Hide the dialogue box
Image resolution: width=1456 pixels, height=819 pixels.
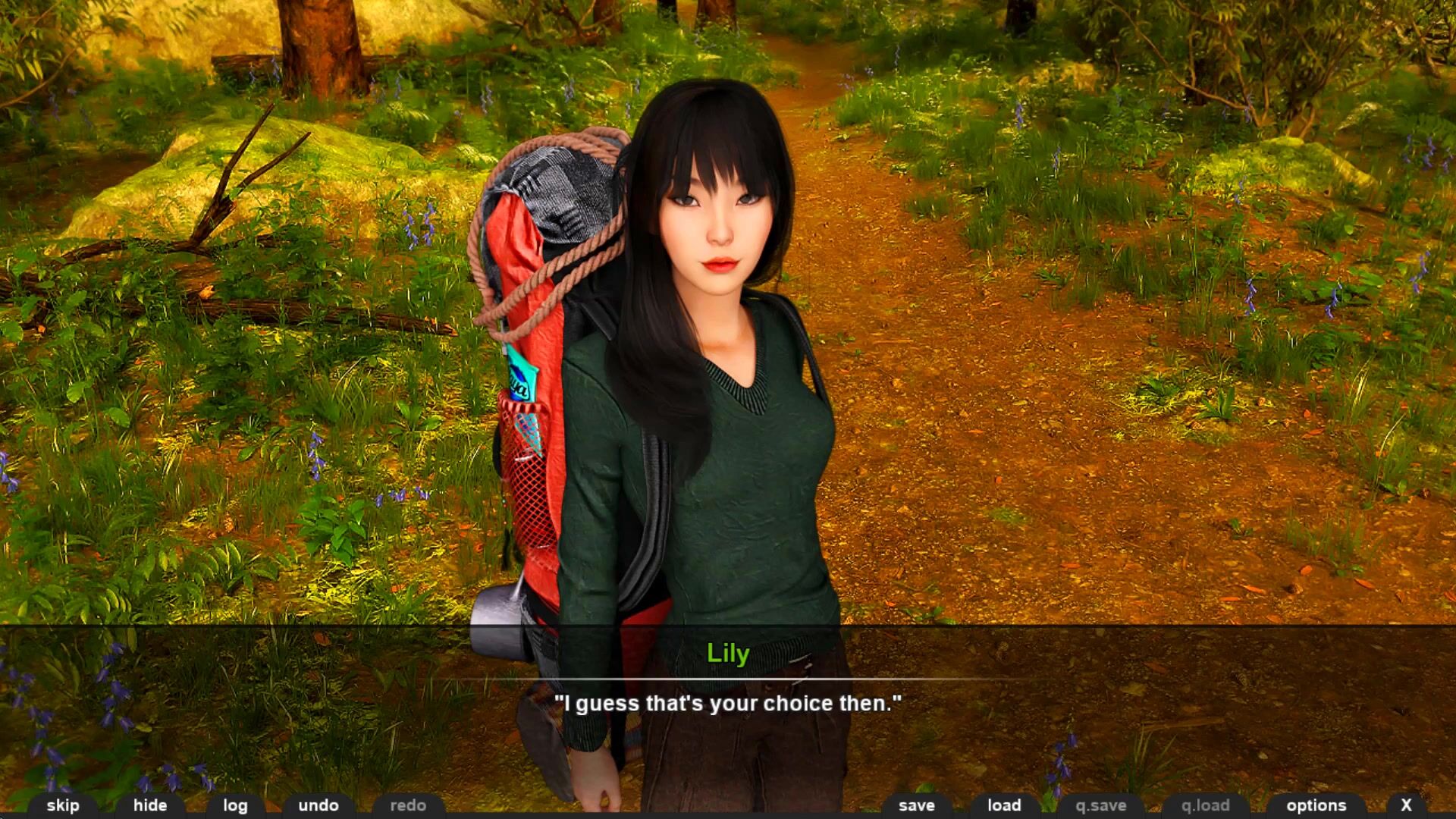pos(150,805)
